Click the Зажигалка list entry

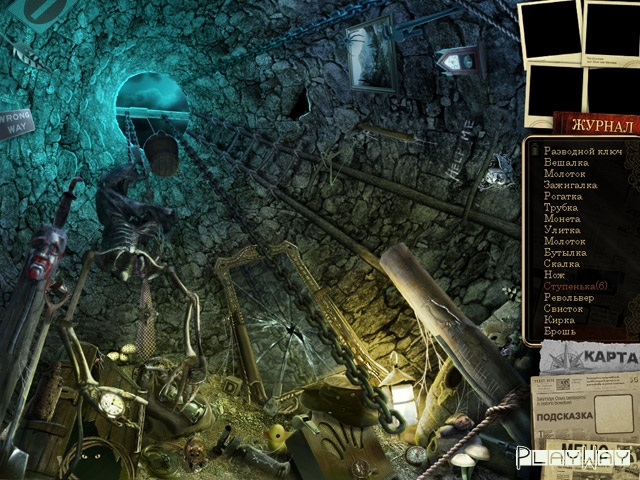[571, 185]
